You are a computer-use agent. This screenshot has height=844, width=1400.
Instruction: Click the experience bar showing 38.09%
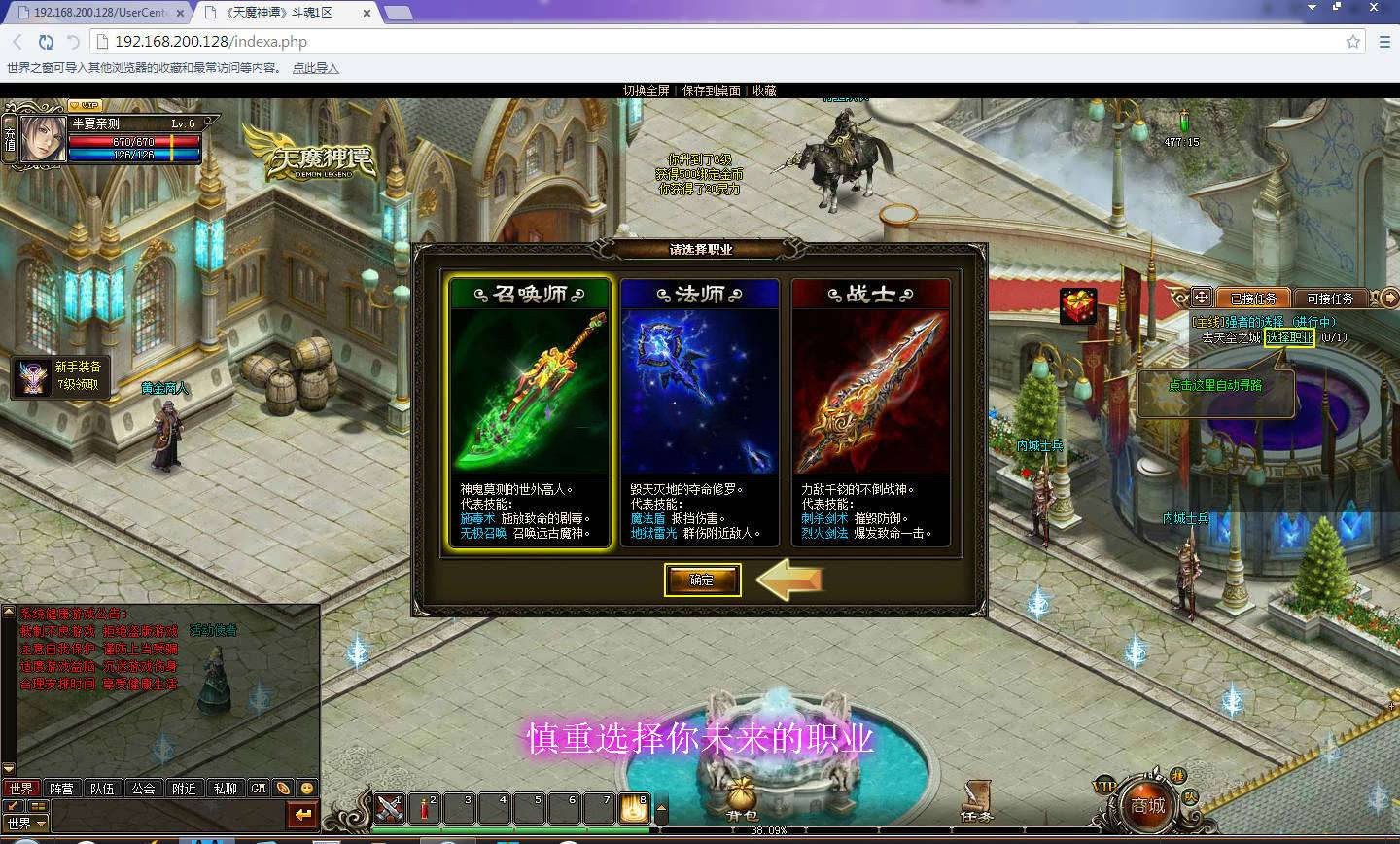pyautogui.click(x=768, y=830)
